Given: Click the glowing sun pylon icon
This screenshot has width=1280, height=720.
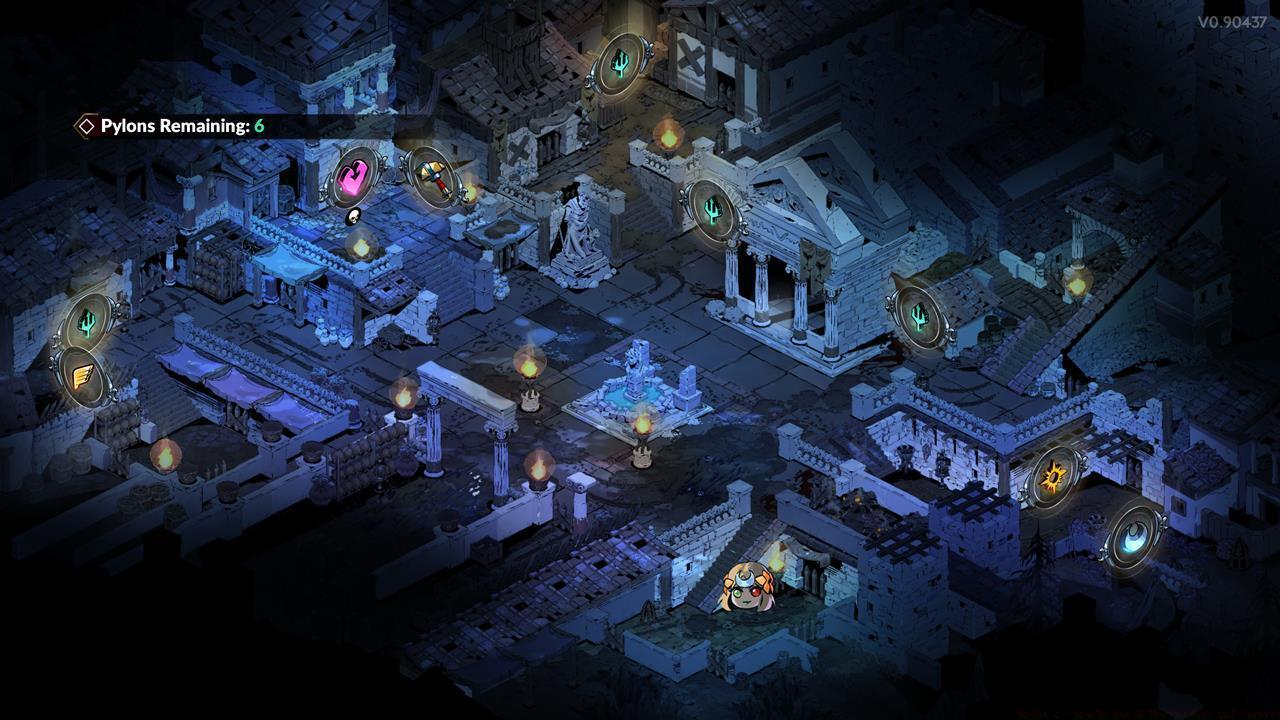Looking at the screenshot, I should pyautogui.click(x=1055, y=478).
